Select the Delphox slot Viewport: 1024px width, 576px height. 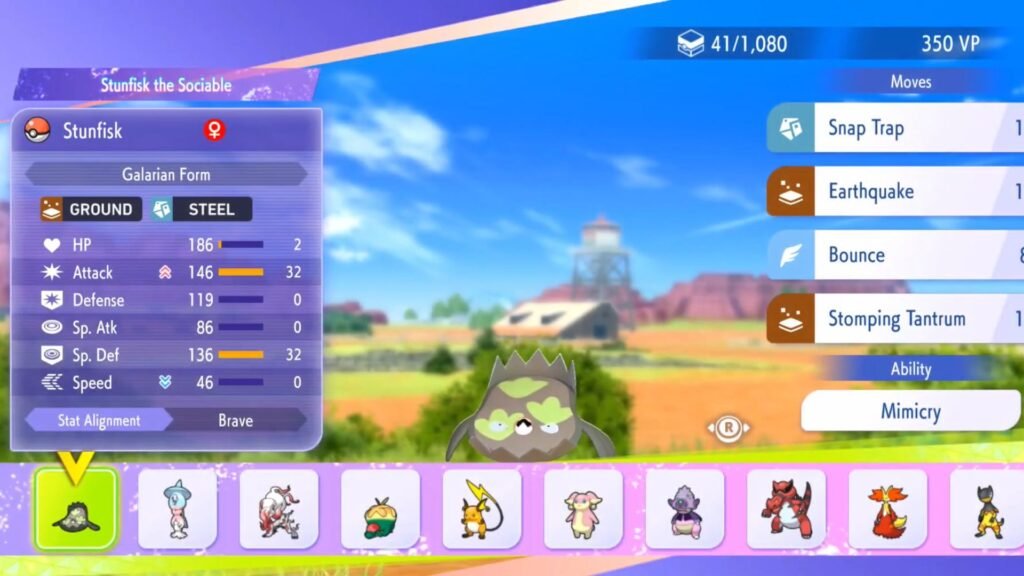[888, 509]
